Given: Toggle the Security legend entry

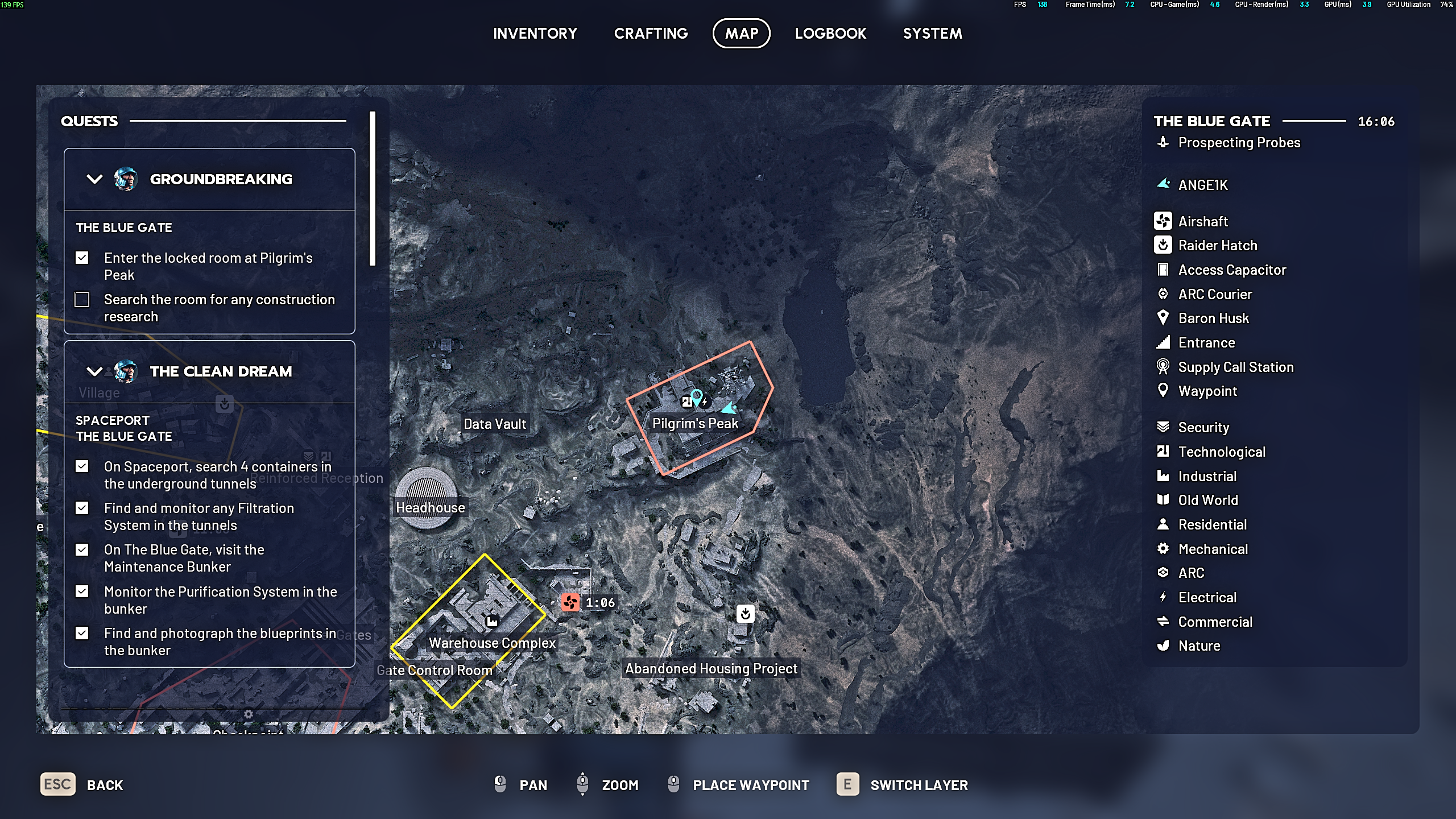Looking at the screenshot, I should click(x=1203, y=428).
